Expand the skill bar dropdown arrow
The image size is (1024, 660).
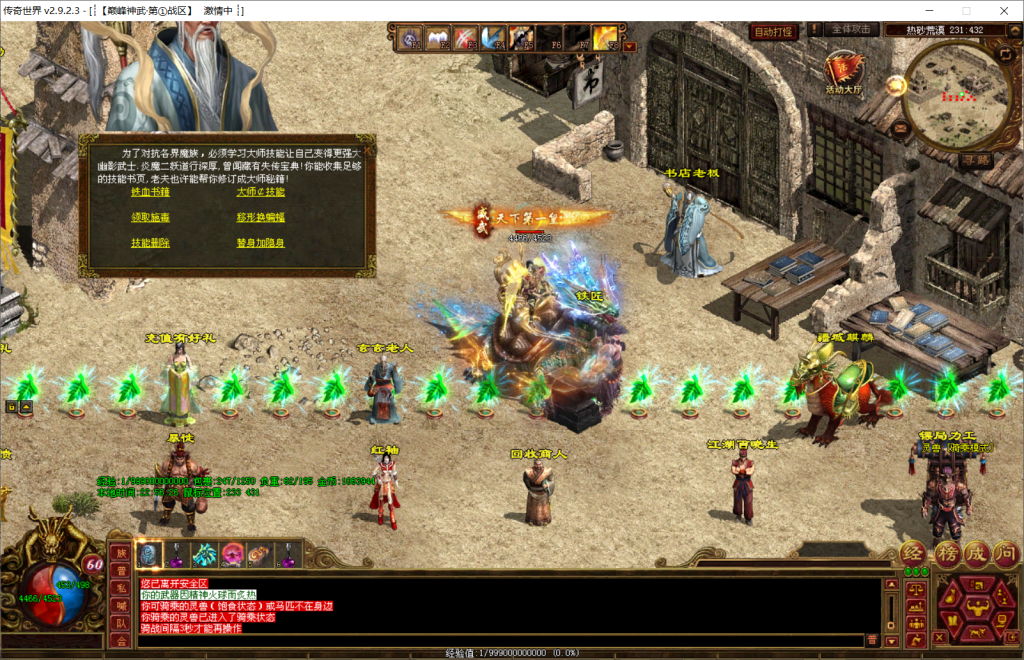click(629, 46)
